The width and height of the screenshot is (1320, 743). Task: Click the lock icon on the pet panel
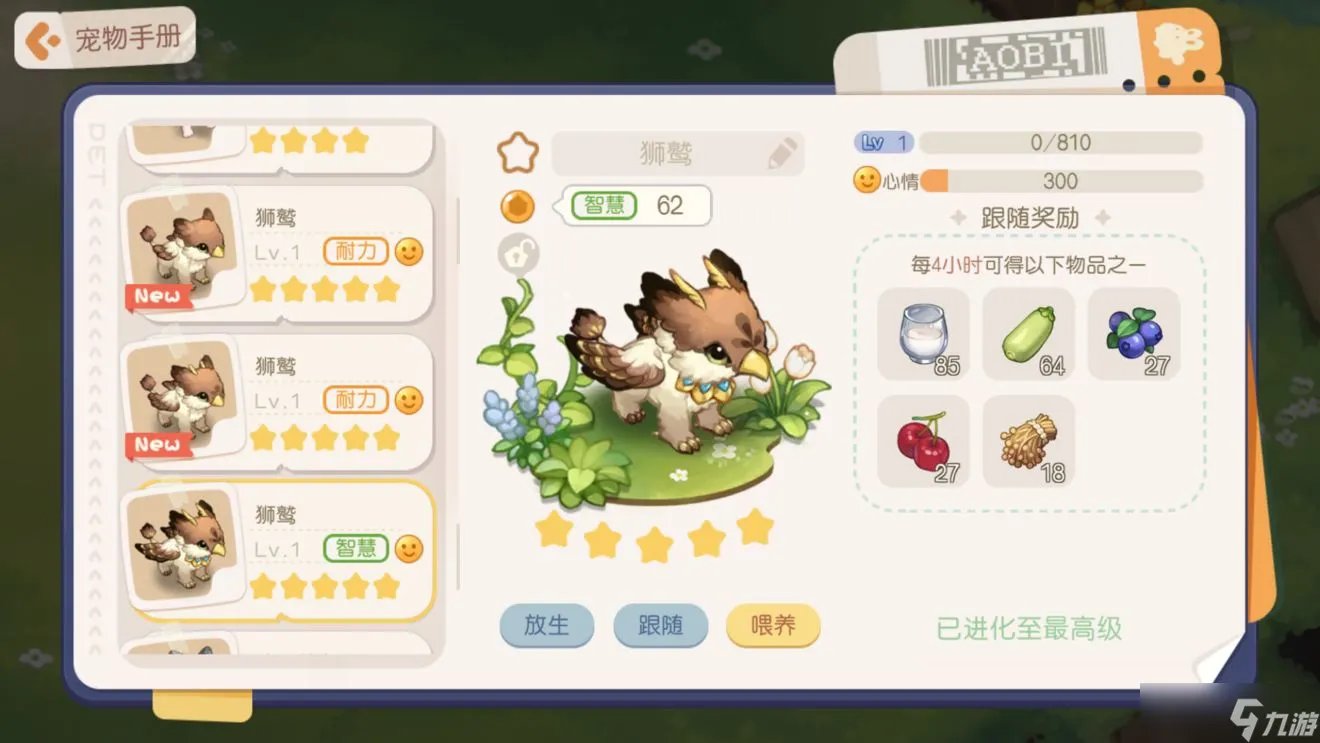point(516,253)
